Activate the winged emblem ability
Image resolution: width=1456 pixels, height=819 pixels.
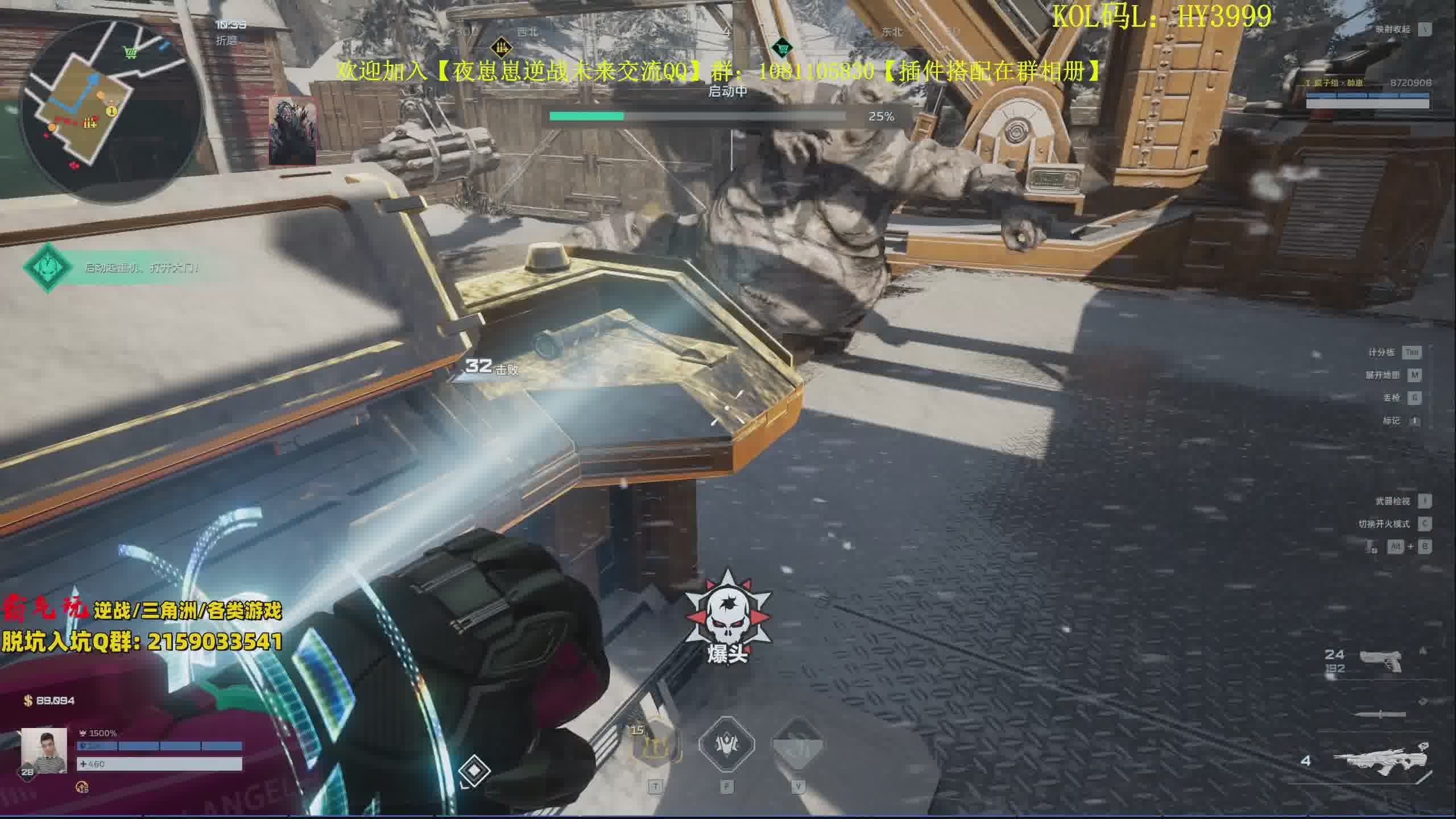click(726, 745)
